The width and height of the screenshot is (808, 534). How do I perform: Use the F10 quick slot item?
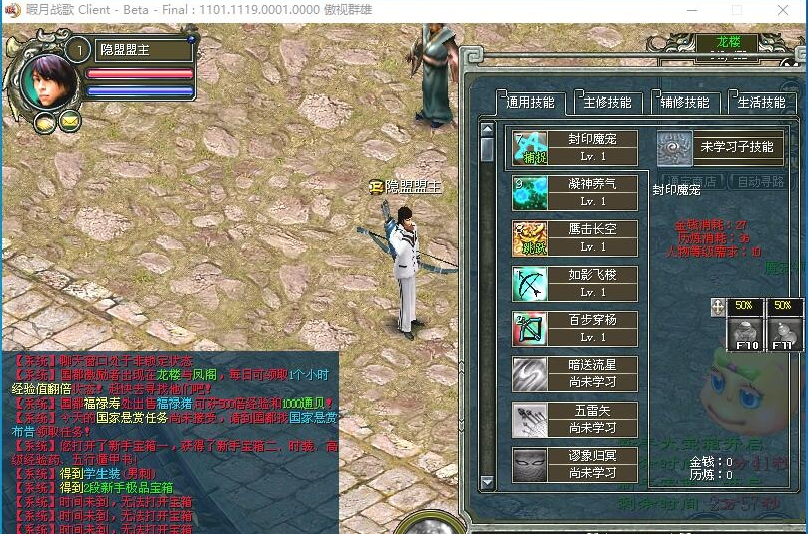tap(745, 332)
